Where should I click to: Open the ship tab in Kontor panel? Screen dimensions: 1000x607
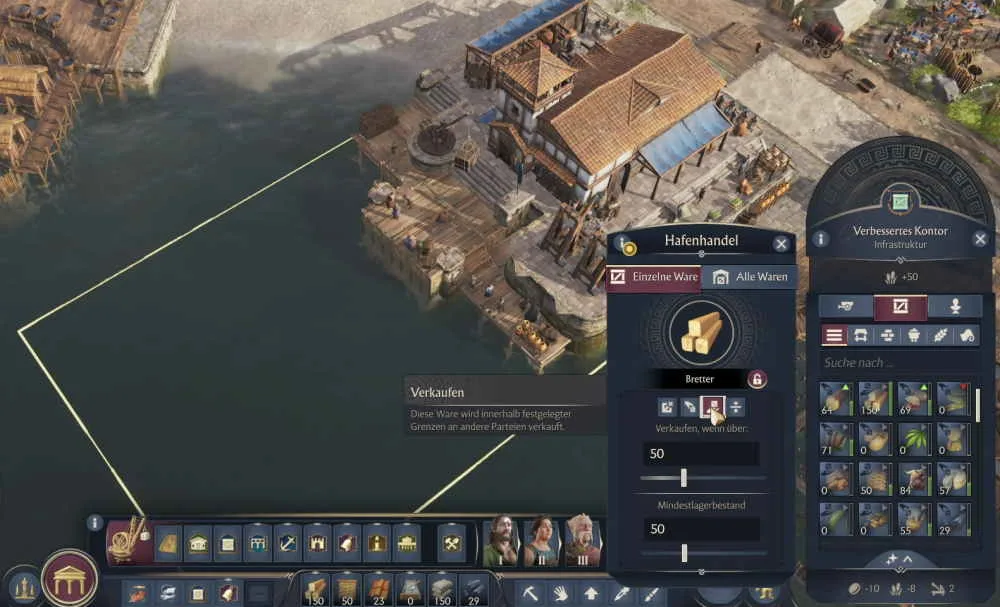point(846,306)
